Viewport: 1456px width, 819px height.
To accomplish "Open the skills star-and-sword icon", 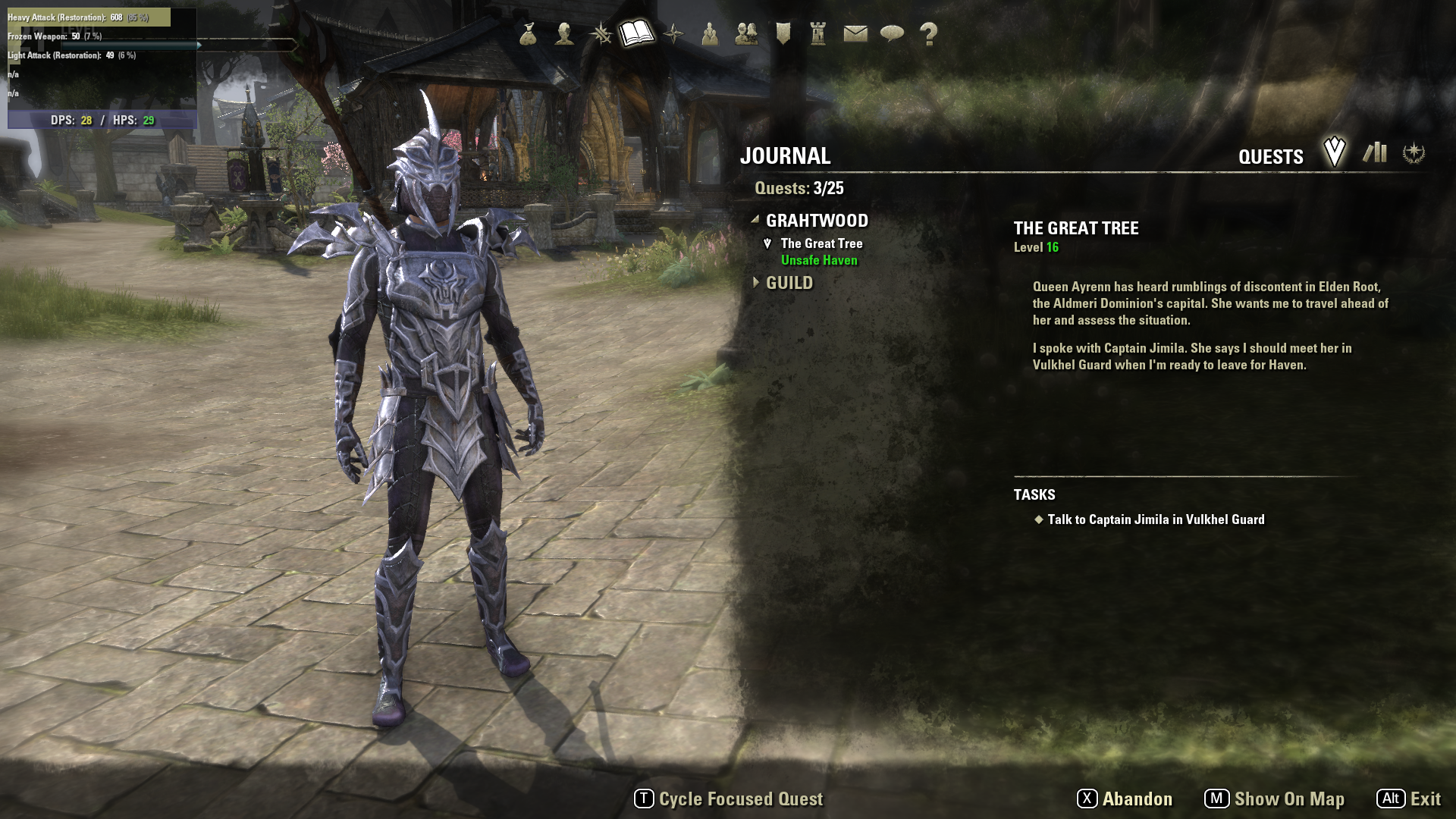I will coord(601,33).
